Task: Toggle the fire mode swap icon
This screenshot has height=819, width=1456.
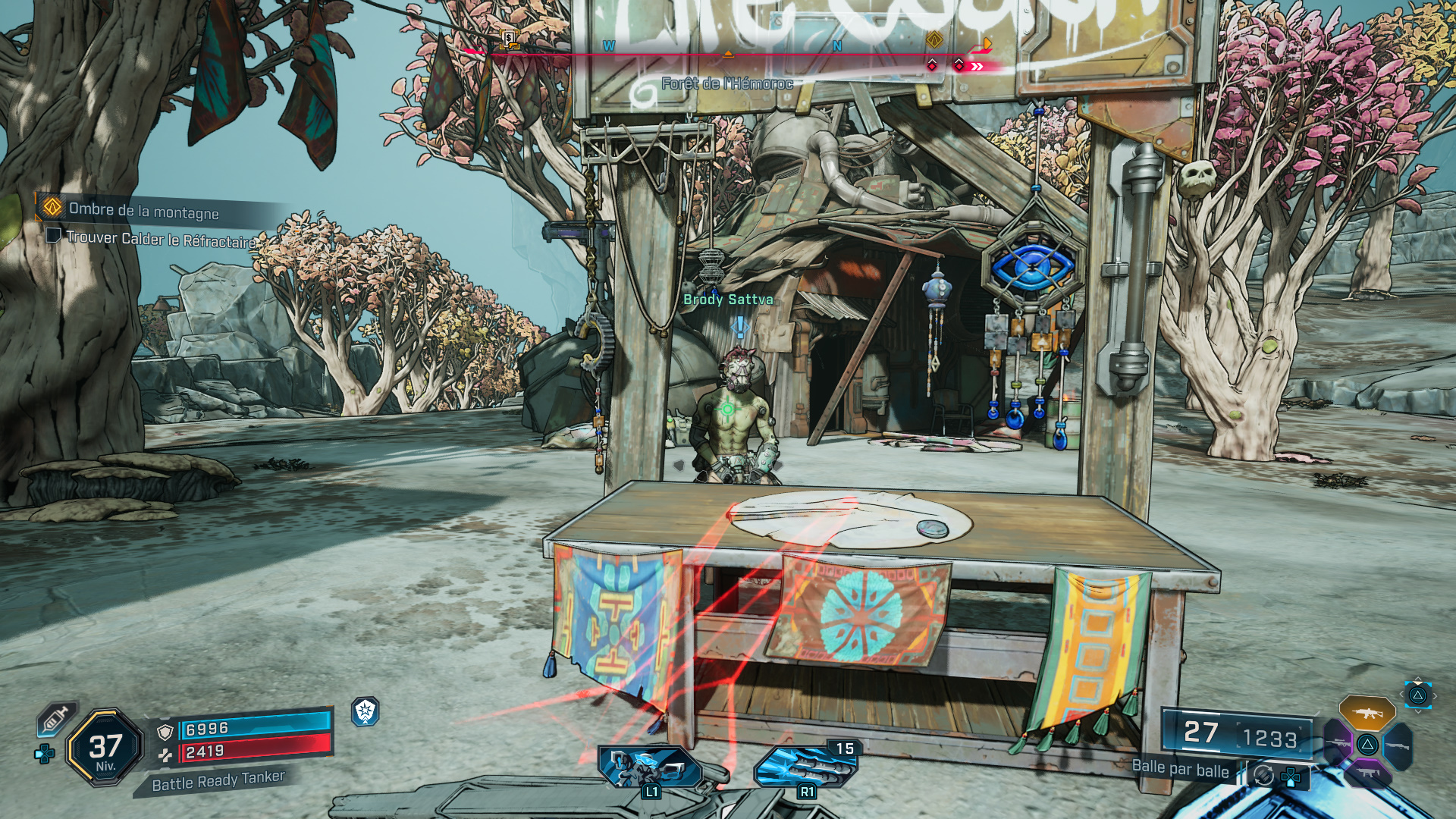Action: click(x=1263, y=775)
